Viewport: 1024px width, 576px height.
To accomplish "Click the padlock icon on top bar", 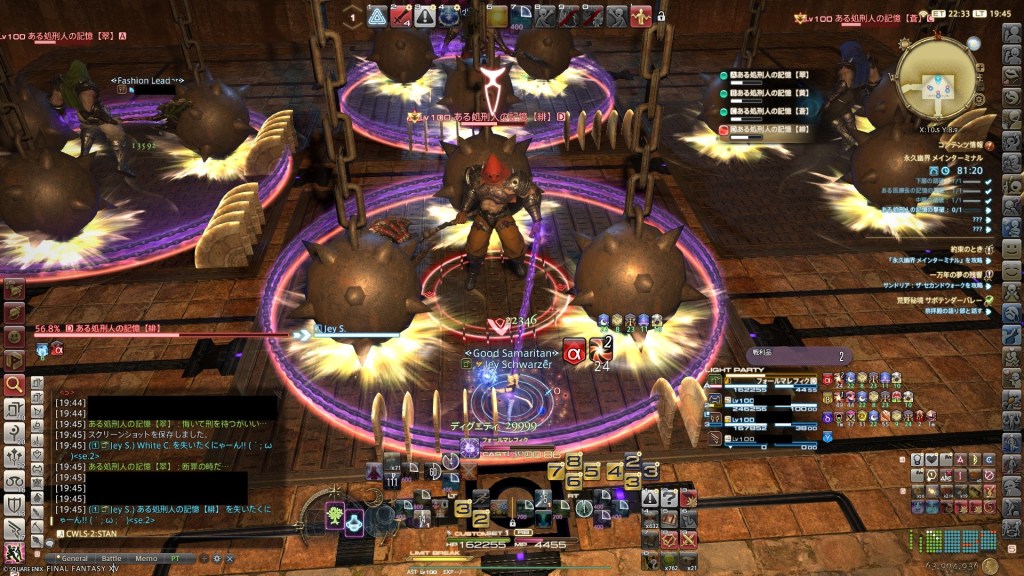I will click(661, 16).
